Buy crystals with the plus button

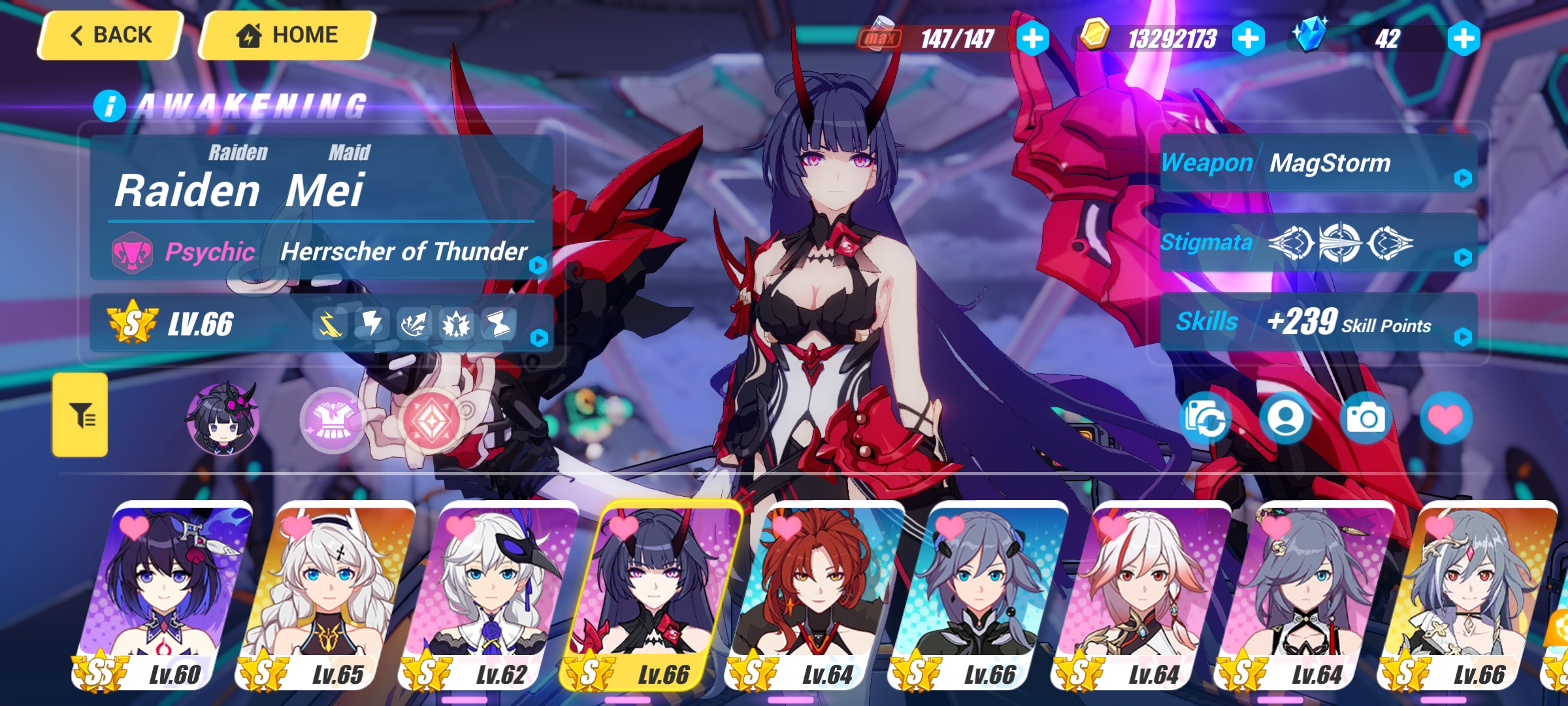coord(1463,39)
